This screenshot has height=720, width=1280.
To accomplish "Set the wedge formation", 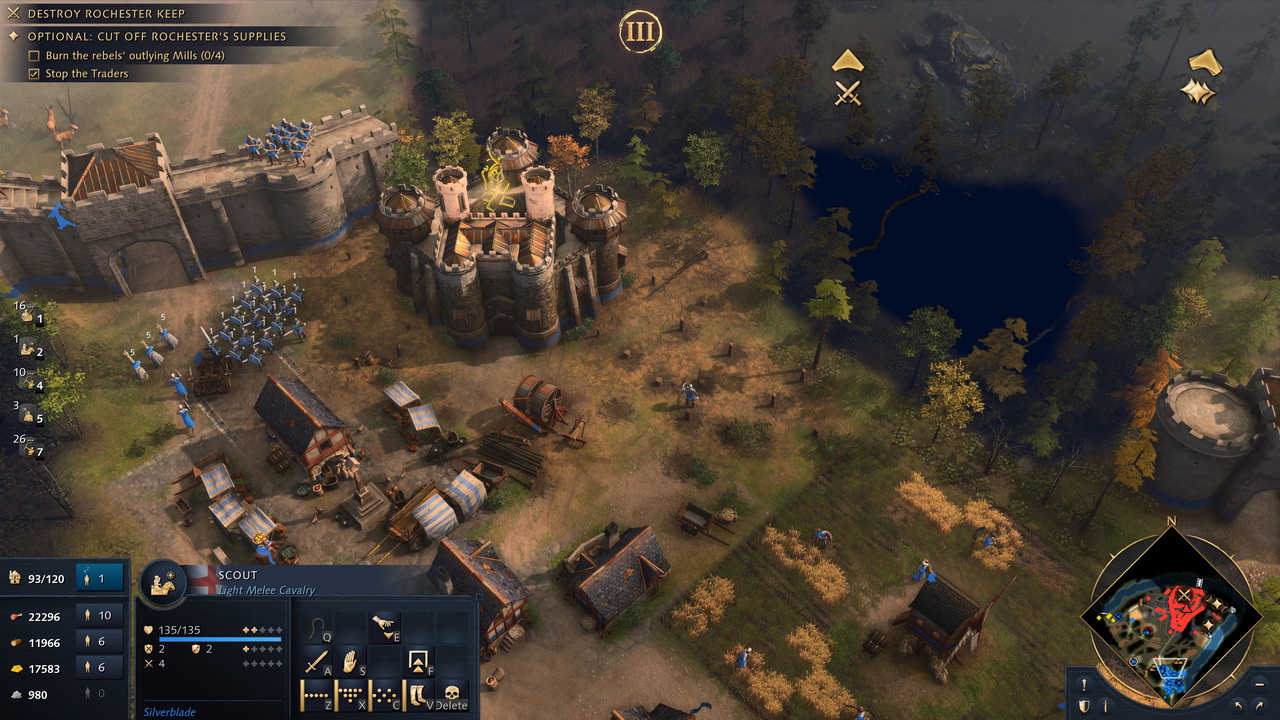I will point(350,694).
